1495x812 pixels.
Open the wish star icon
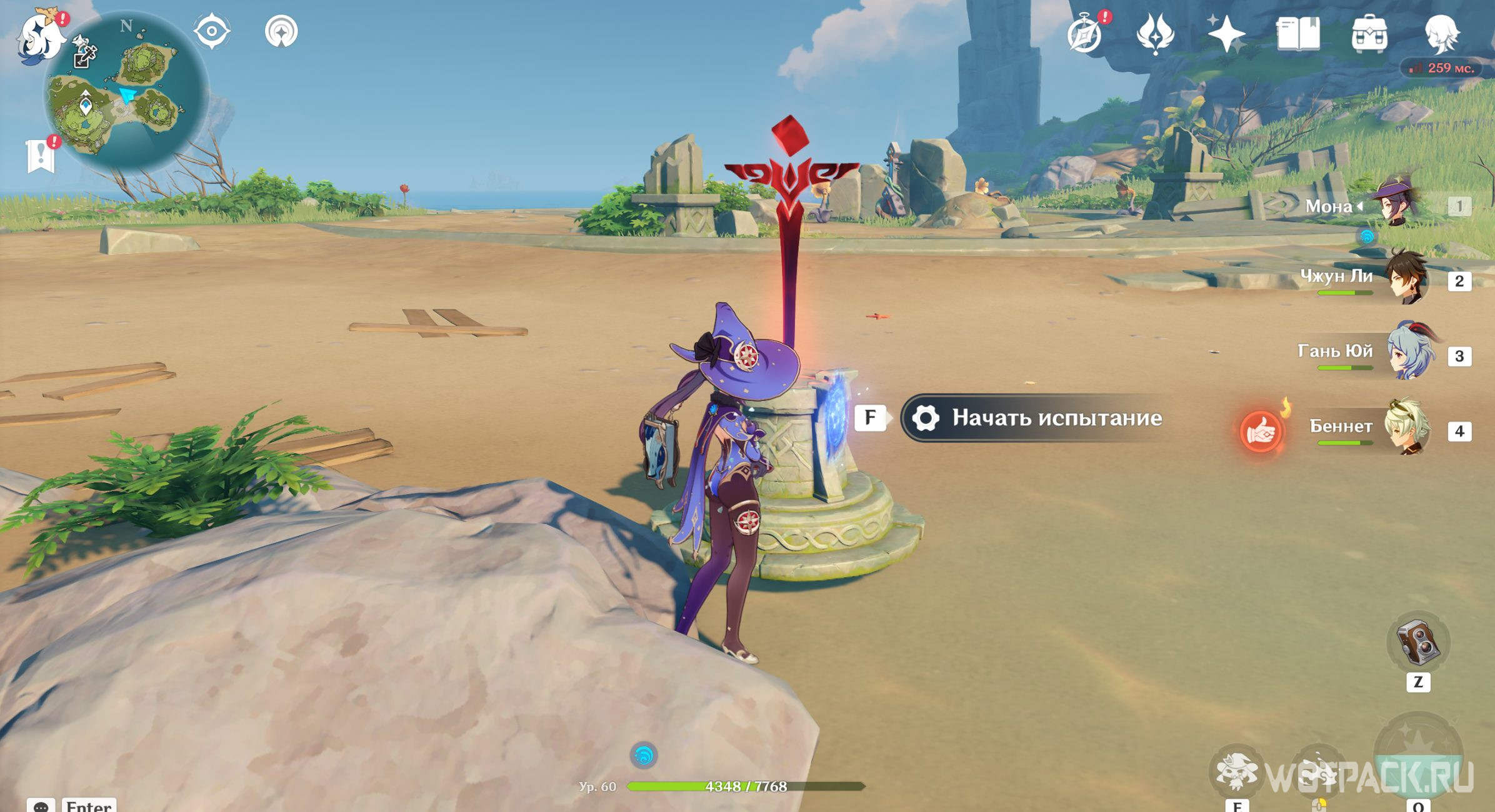click(1225, 34)
